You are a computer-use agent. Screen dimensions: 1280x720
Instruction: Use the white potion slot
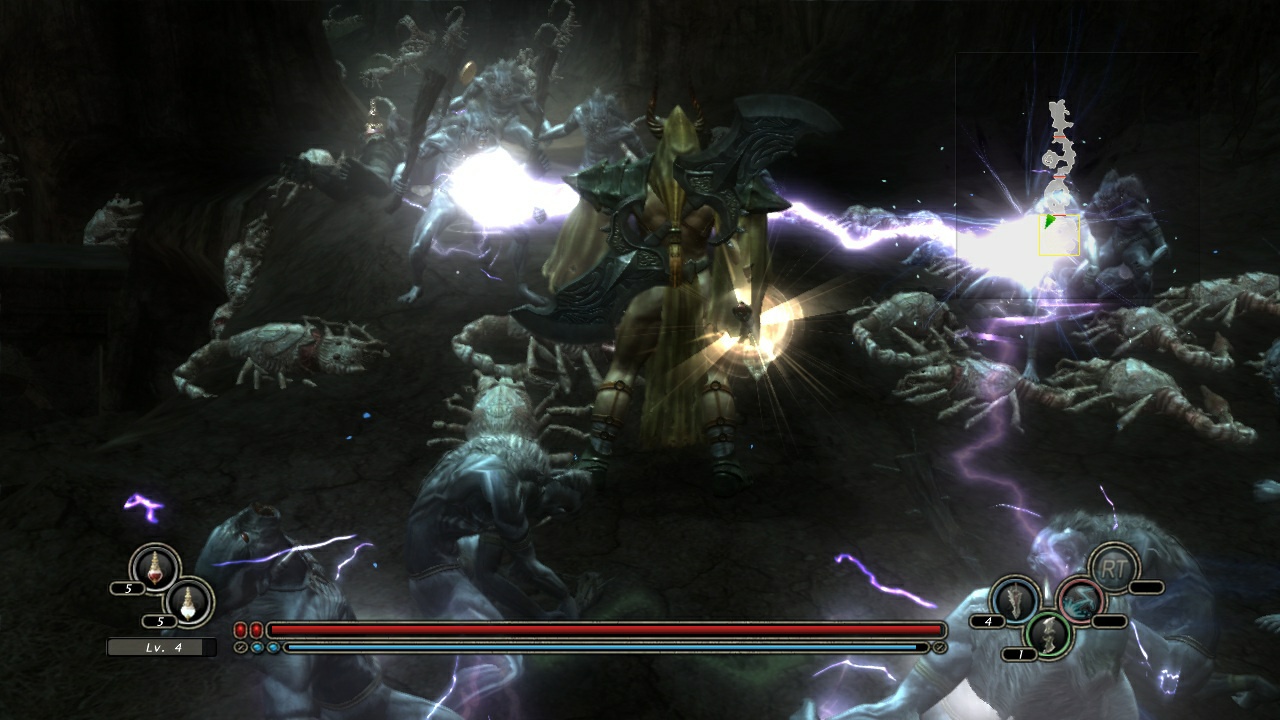point(189,601)
